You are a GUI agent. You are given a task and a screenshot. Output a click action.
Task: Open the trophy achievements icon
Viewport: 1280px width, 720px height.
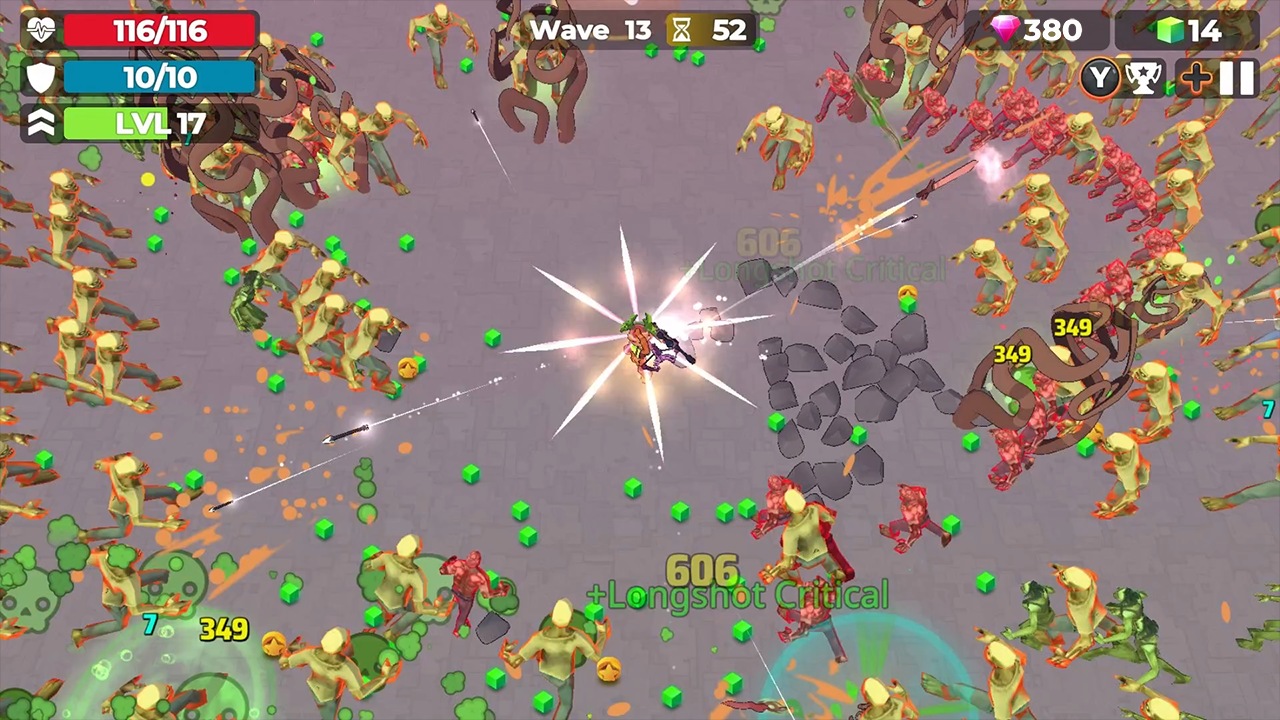click(1145, 77)
